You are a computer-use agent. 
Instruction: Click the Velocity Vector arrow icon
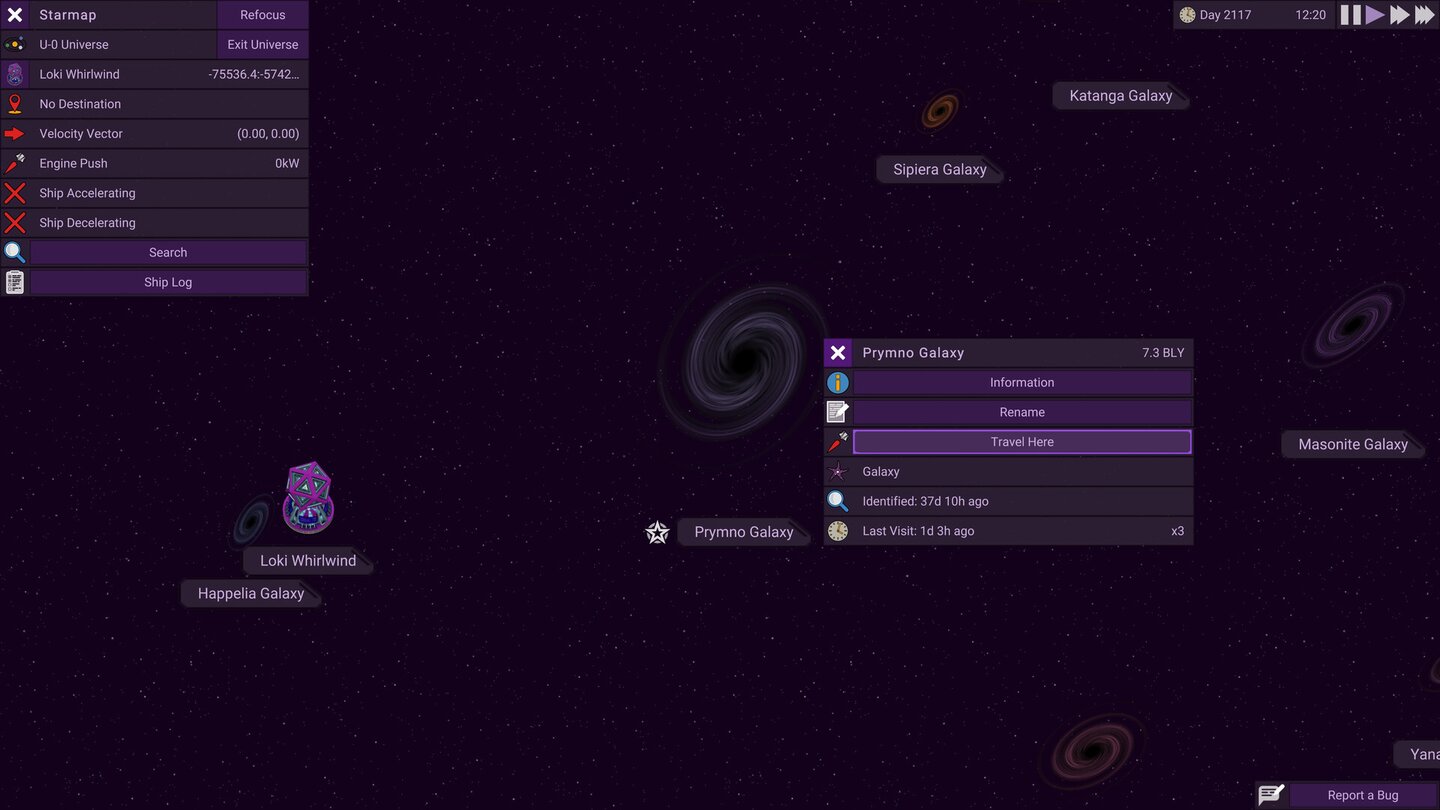pos(14,133)
